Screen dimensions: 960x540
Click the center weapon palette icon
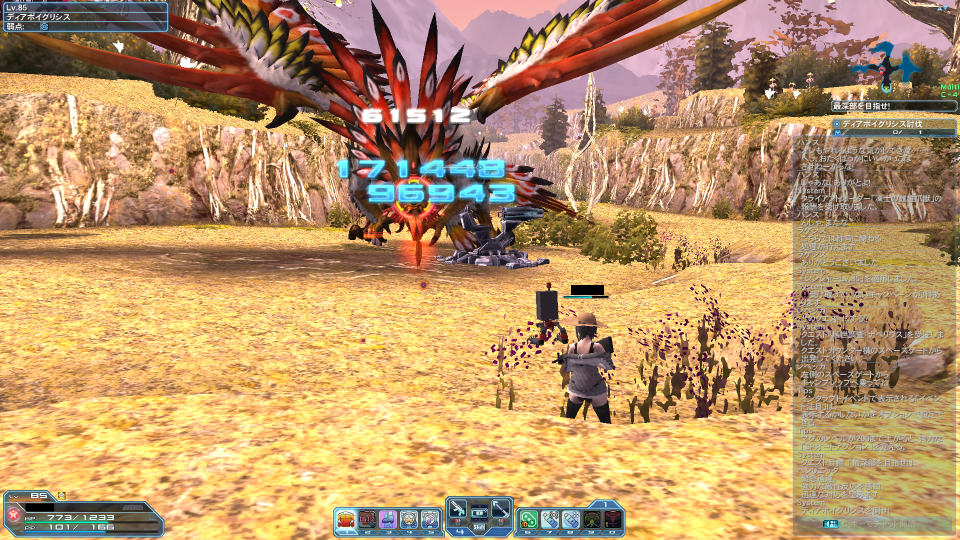(479, 512)
